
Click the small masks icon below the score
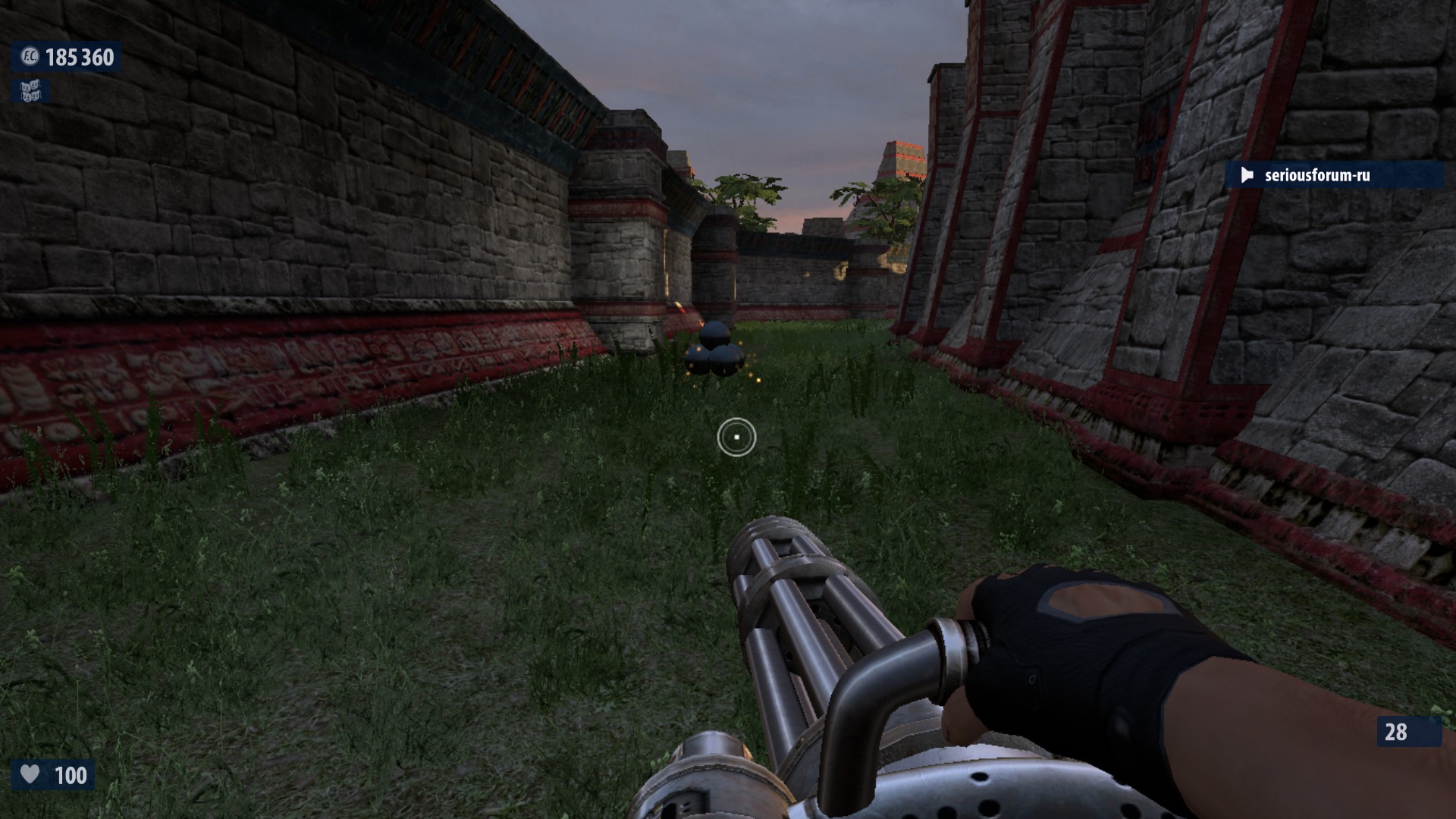[x=30, y=92]
